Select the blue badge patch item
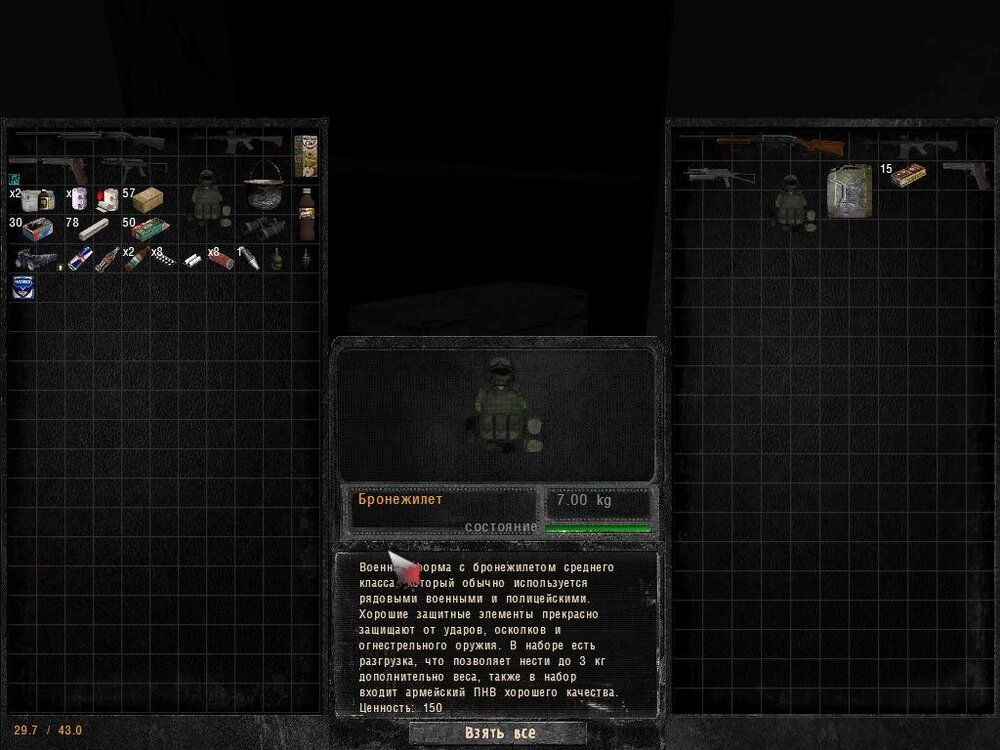Viewport: 1000px width, 750px height. tap(22, 288)
